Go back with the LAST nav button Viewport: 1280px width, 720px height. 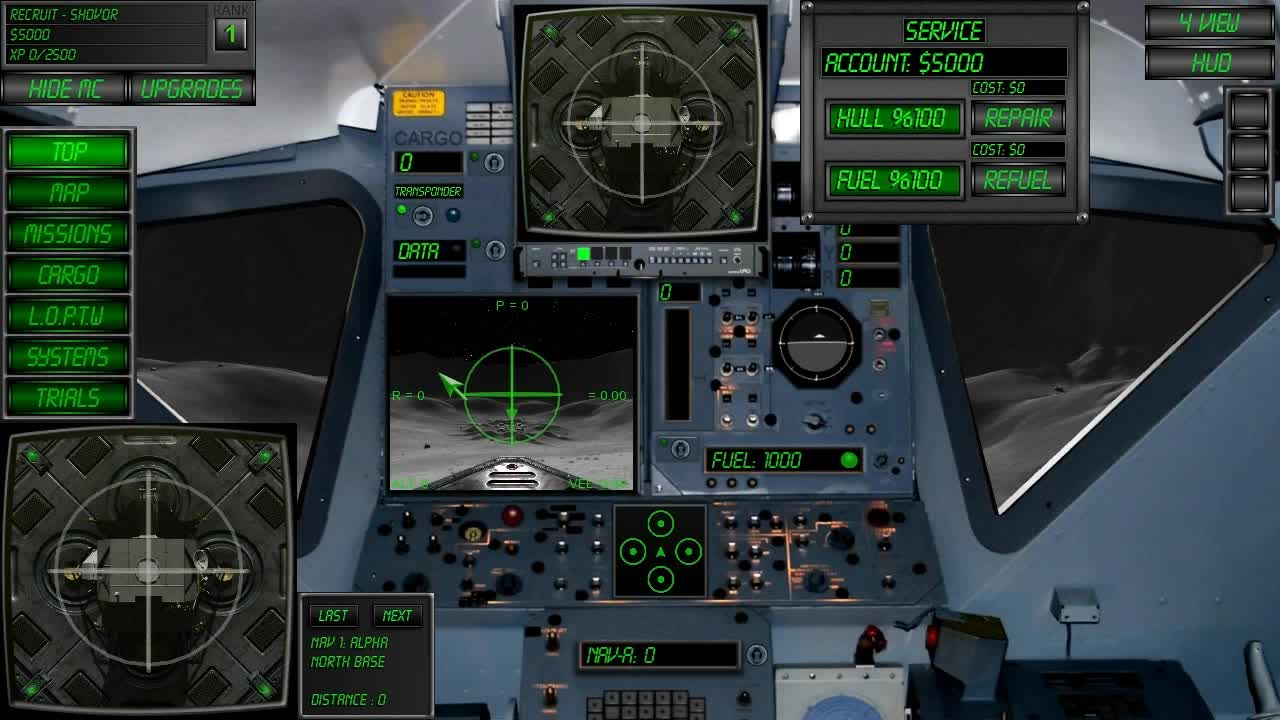pos(335,615)
